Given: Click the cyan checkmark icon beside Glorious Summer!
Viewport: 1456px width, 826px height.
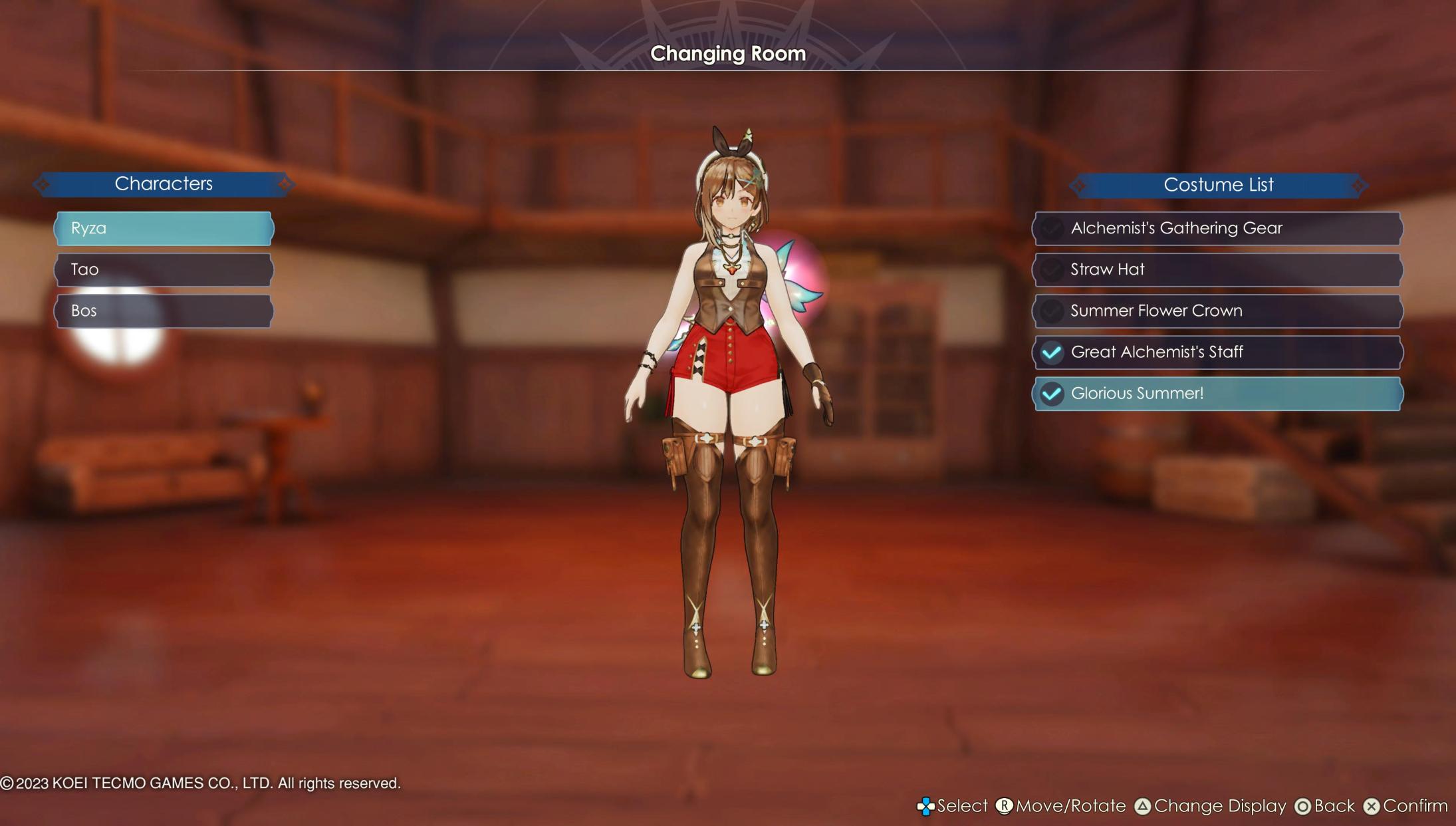Looking at the screenshot, I should pyautogui.click(x=1052, y=394).
